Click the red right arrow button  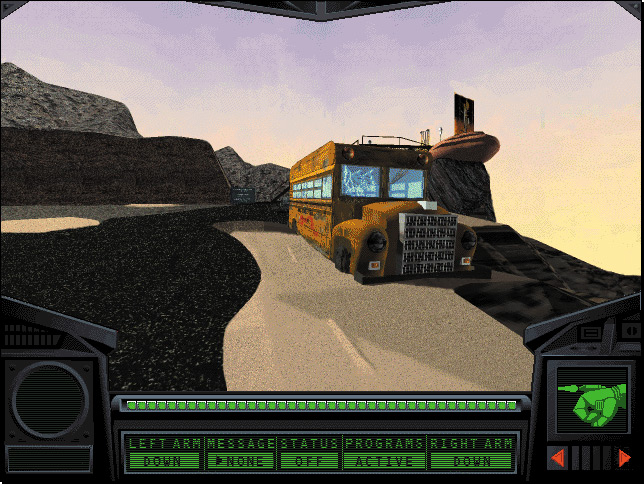pyautogui.click(x=624, y=457)
